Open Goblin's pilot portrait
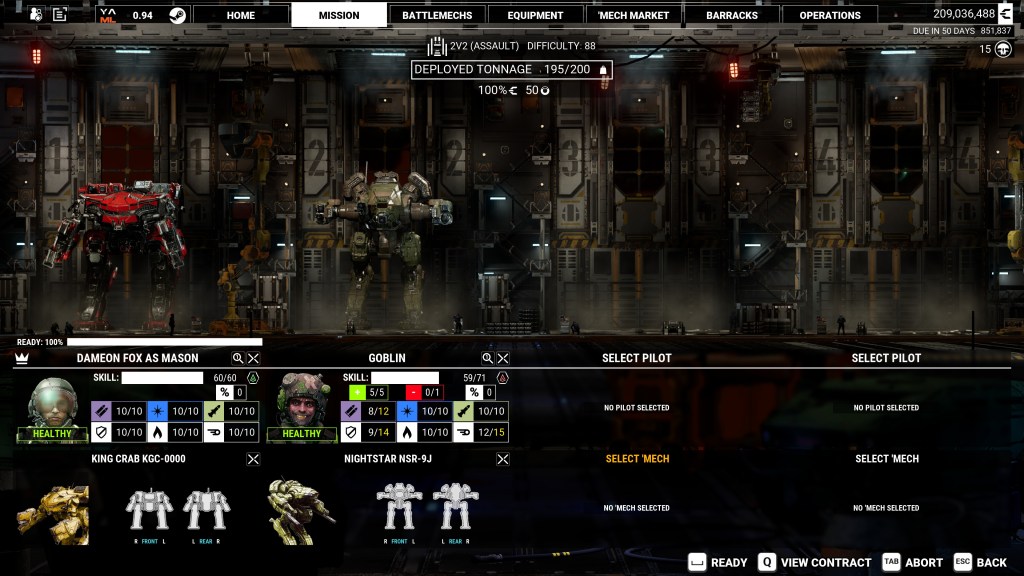This screenshot has width=1024, height=576. [301, 406]
